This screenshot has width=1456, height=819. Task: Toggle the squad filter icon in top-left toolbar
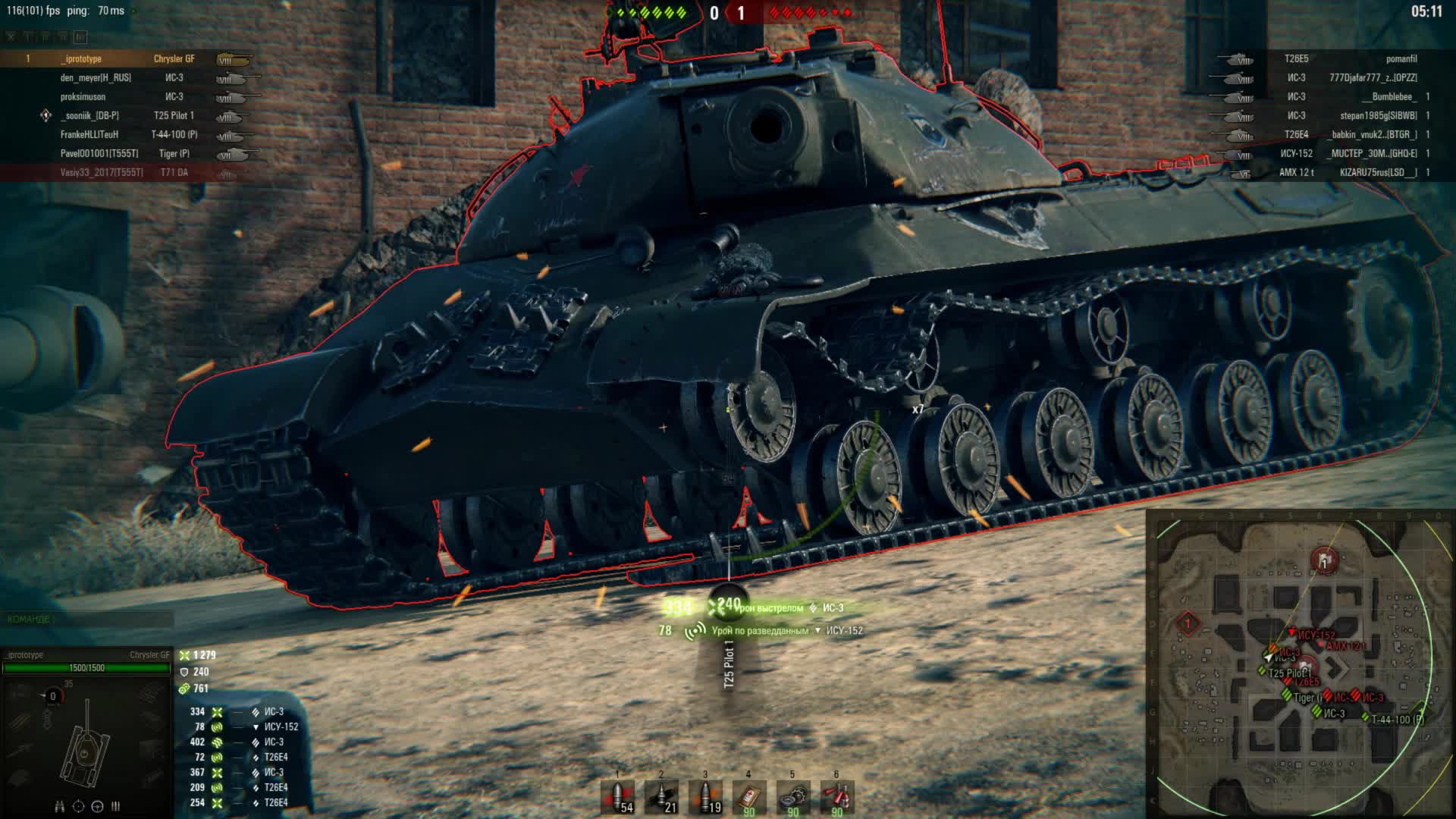click(x=11, y=36)
